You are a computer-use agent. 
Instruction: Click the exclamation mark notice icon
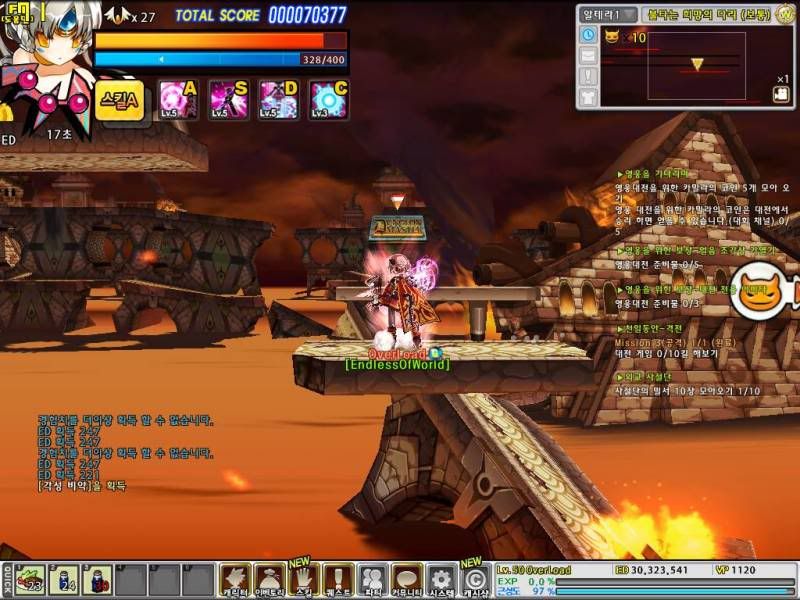click(588, 75)
